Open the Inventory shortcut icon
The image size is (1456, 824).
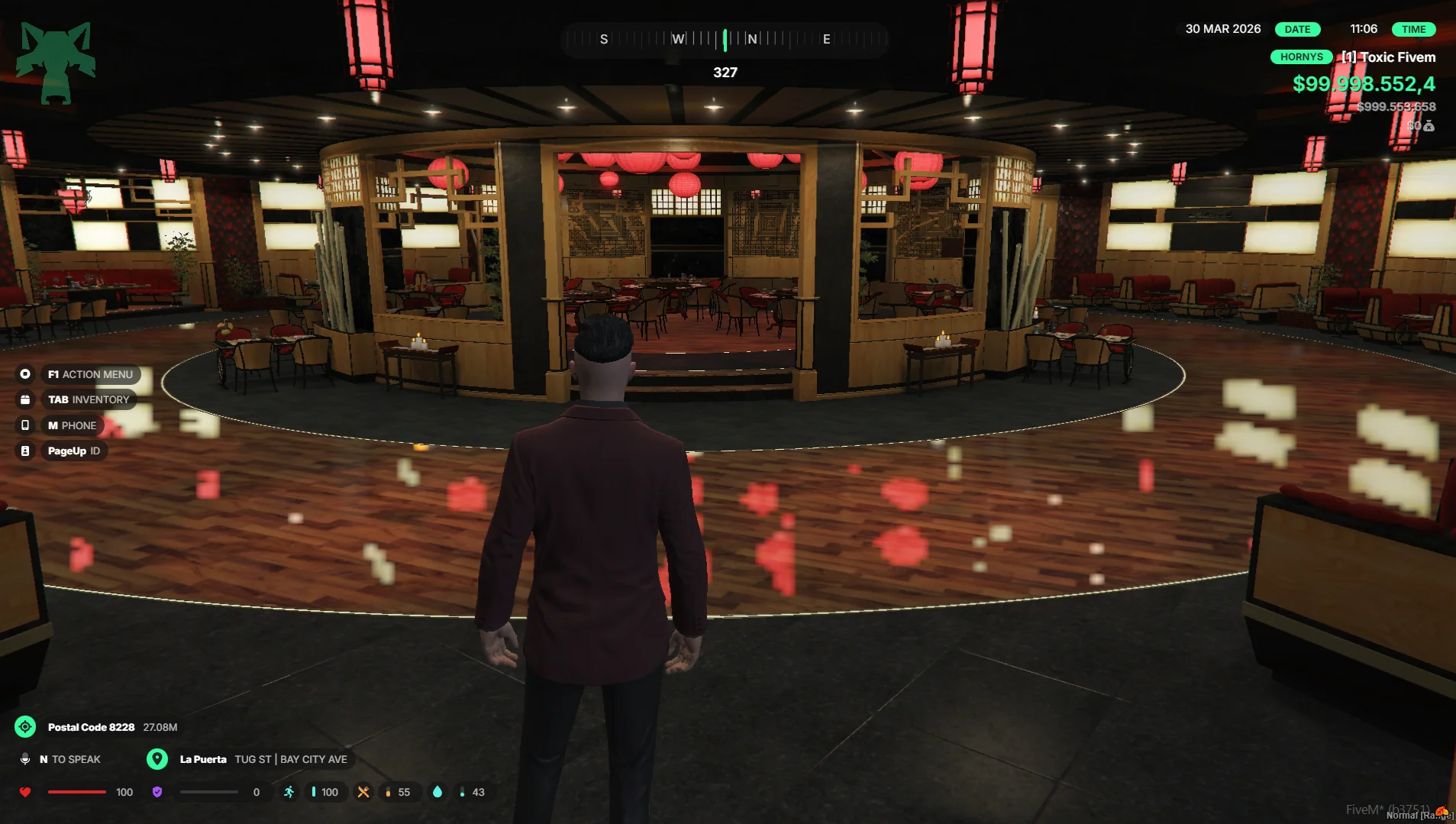click(x=25, y=399)
